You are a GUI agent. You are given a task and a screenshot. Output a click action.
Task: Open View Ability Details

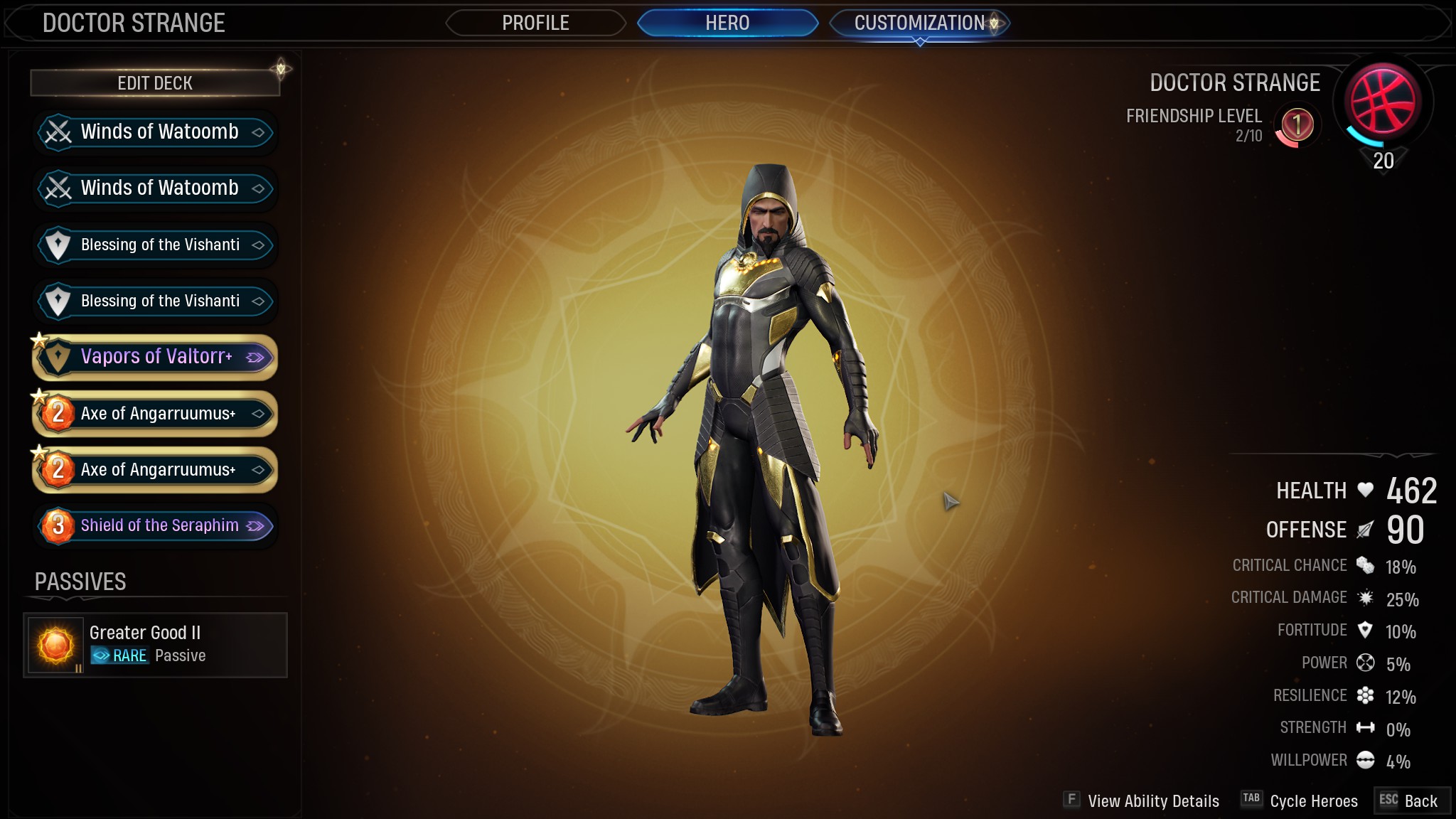click(x=1153, y=801)
